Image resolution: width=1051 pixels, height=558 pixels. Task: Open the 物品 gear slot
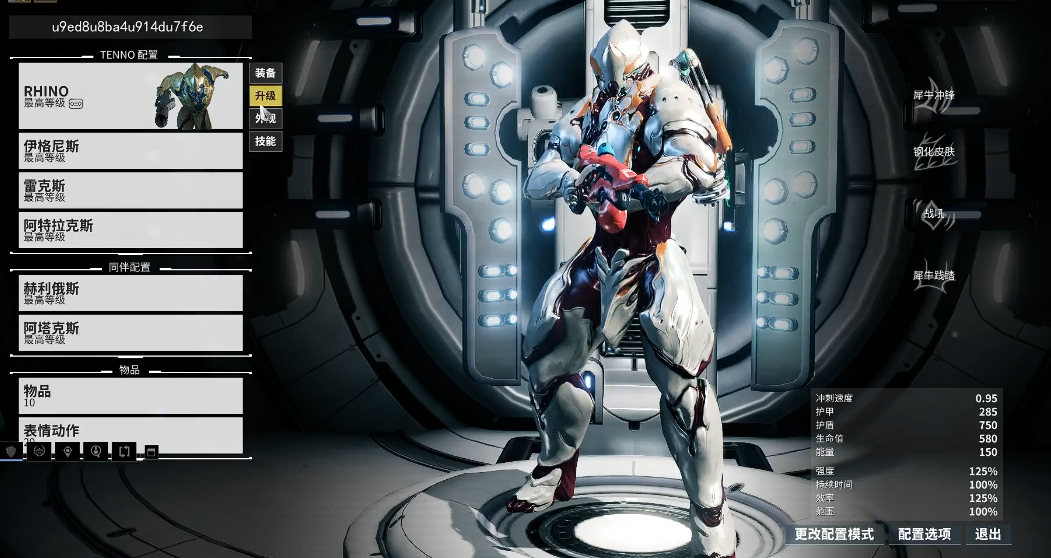point(130,395)
